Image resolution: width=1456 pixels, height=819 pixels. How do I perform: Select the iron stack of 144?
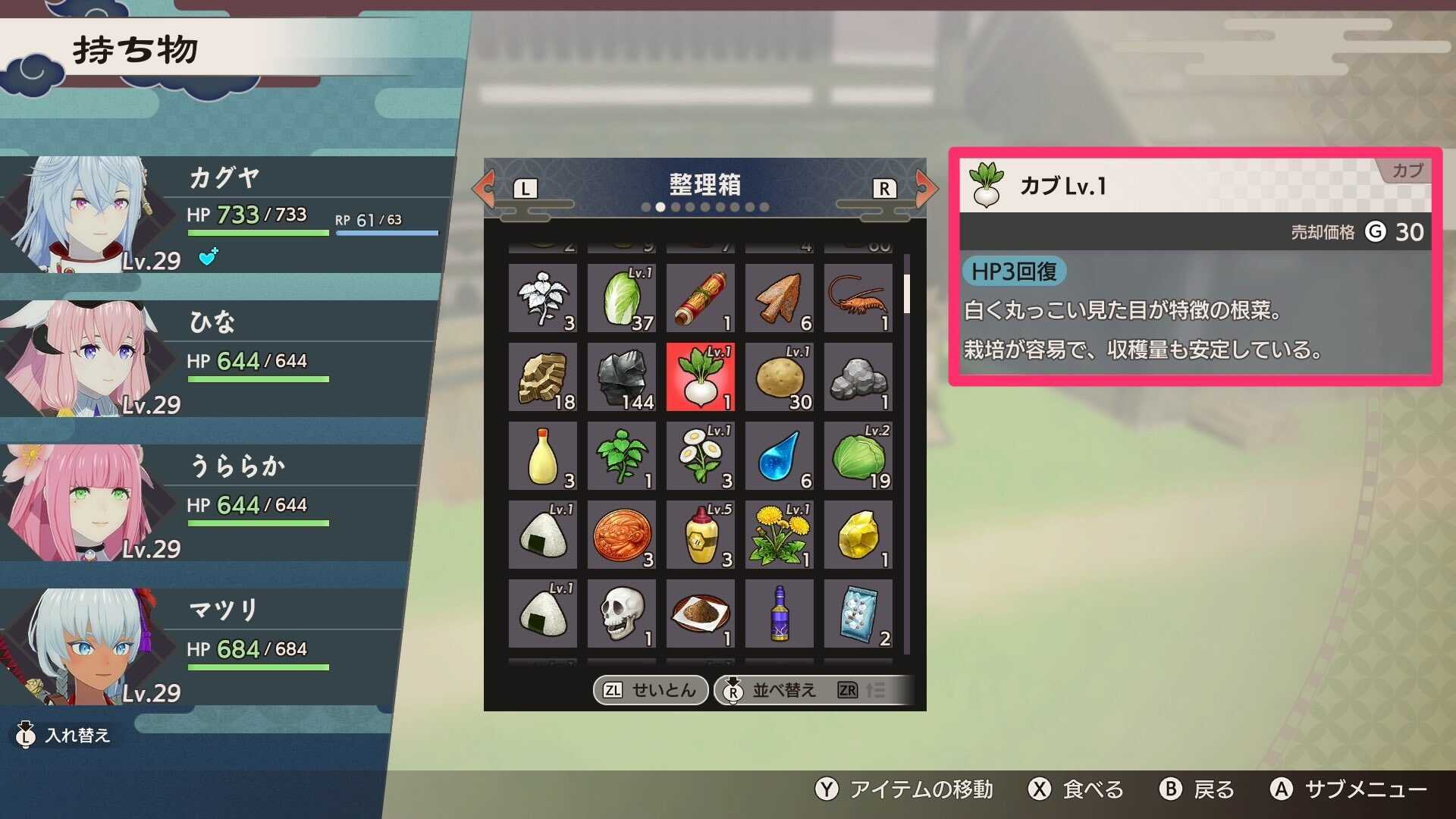(620, 378)
